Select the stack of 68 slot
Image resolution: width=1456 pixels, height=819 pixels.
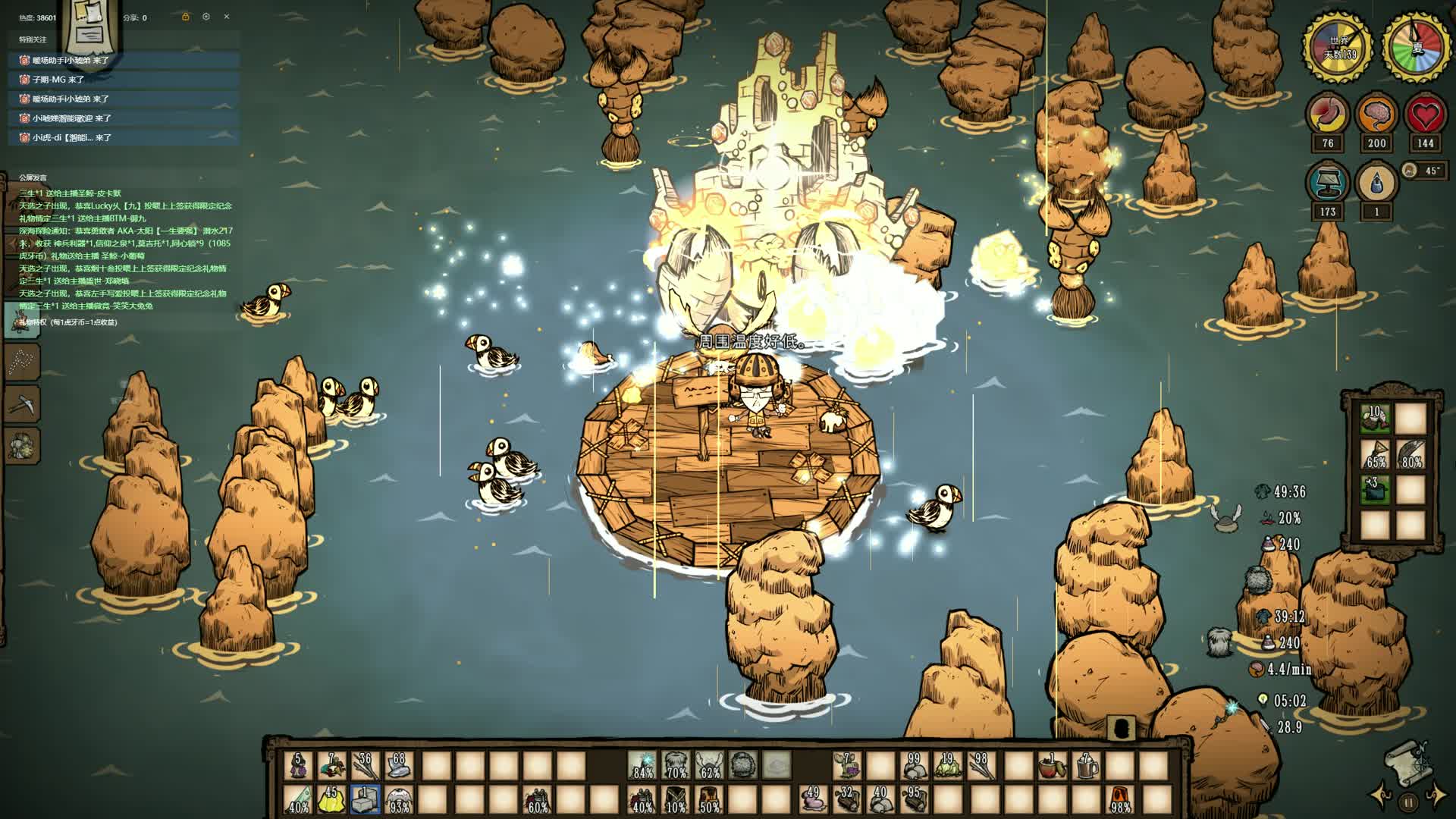(398, 766)
